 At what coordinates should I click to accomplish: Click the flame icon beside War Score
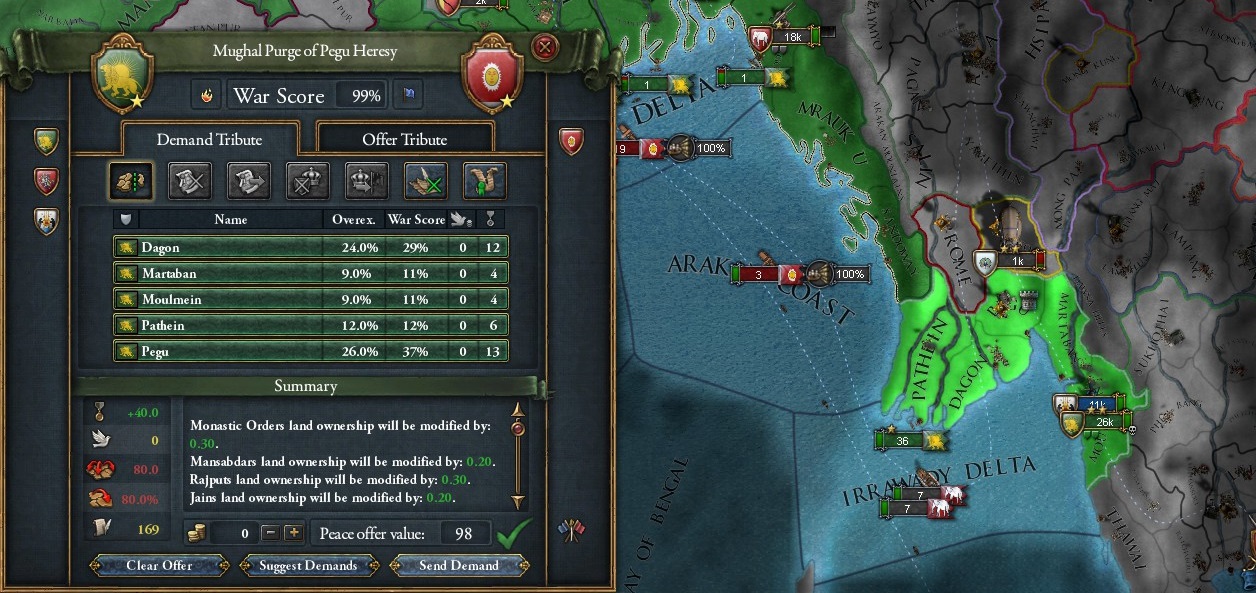pos(207,96)
